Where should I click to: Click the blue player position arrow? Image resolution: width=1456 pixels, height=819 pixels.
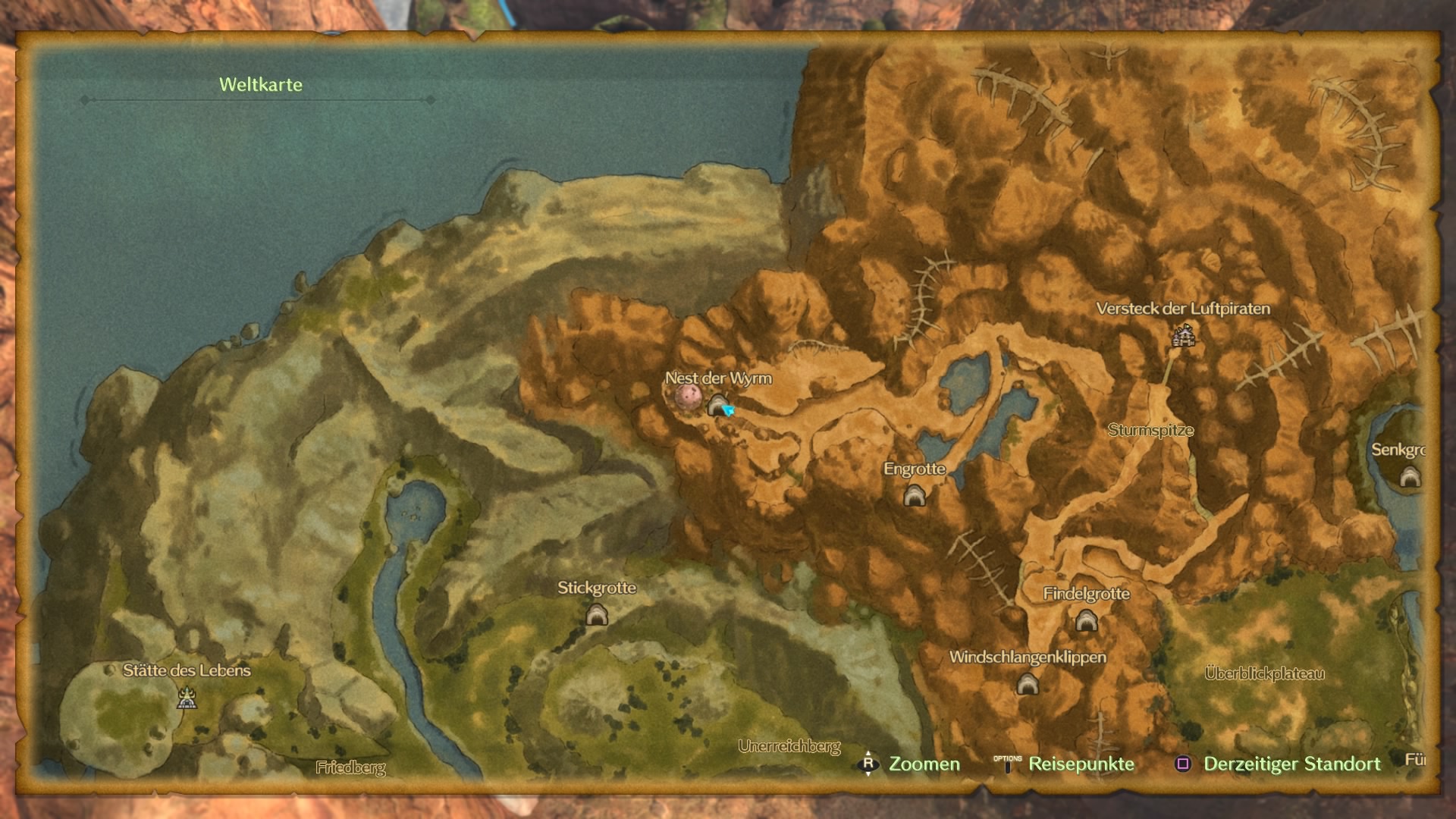(730, 410)
